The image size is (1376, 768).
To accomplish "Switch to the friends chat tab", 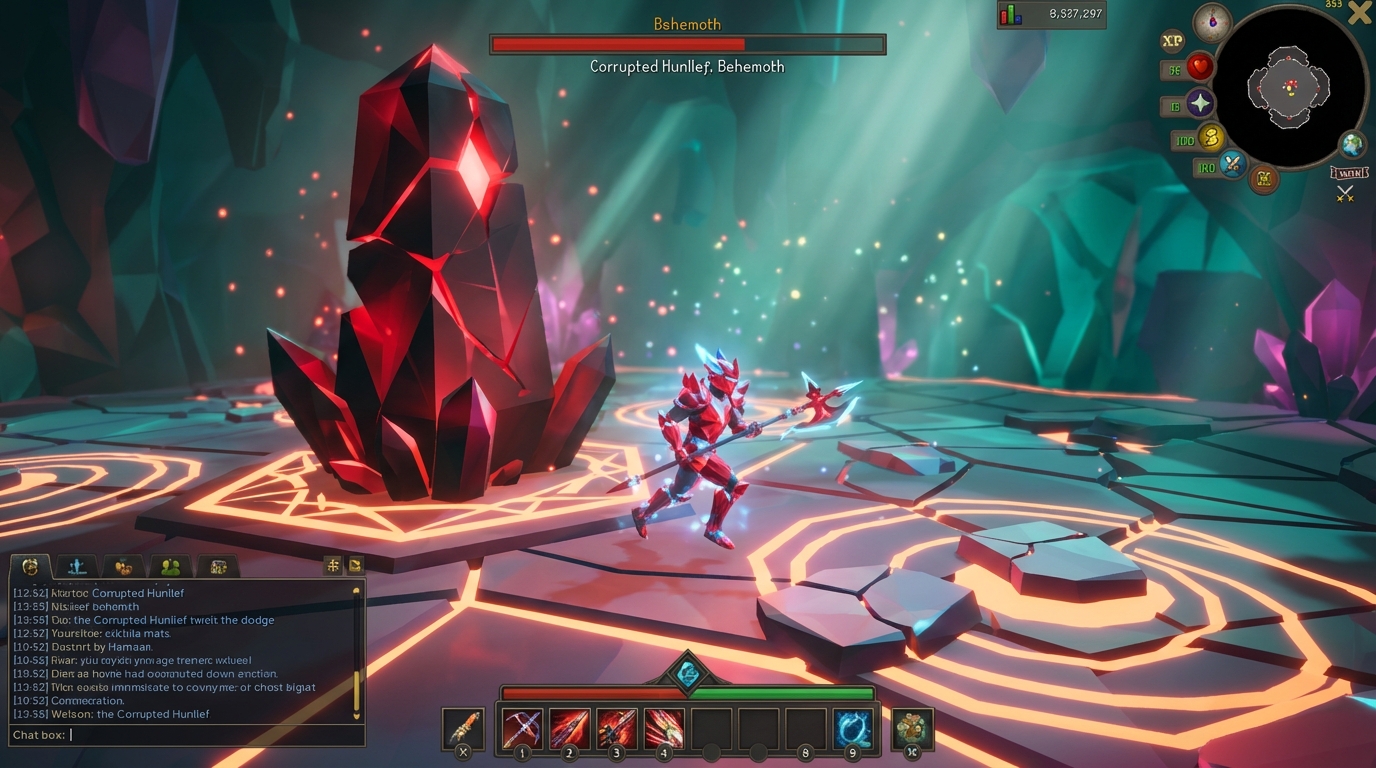I will pos(168,565).
